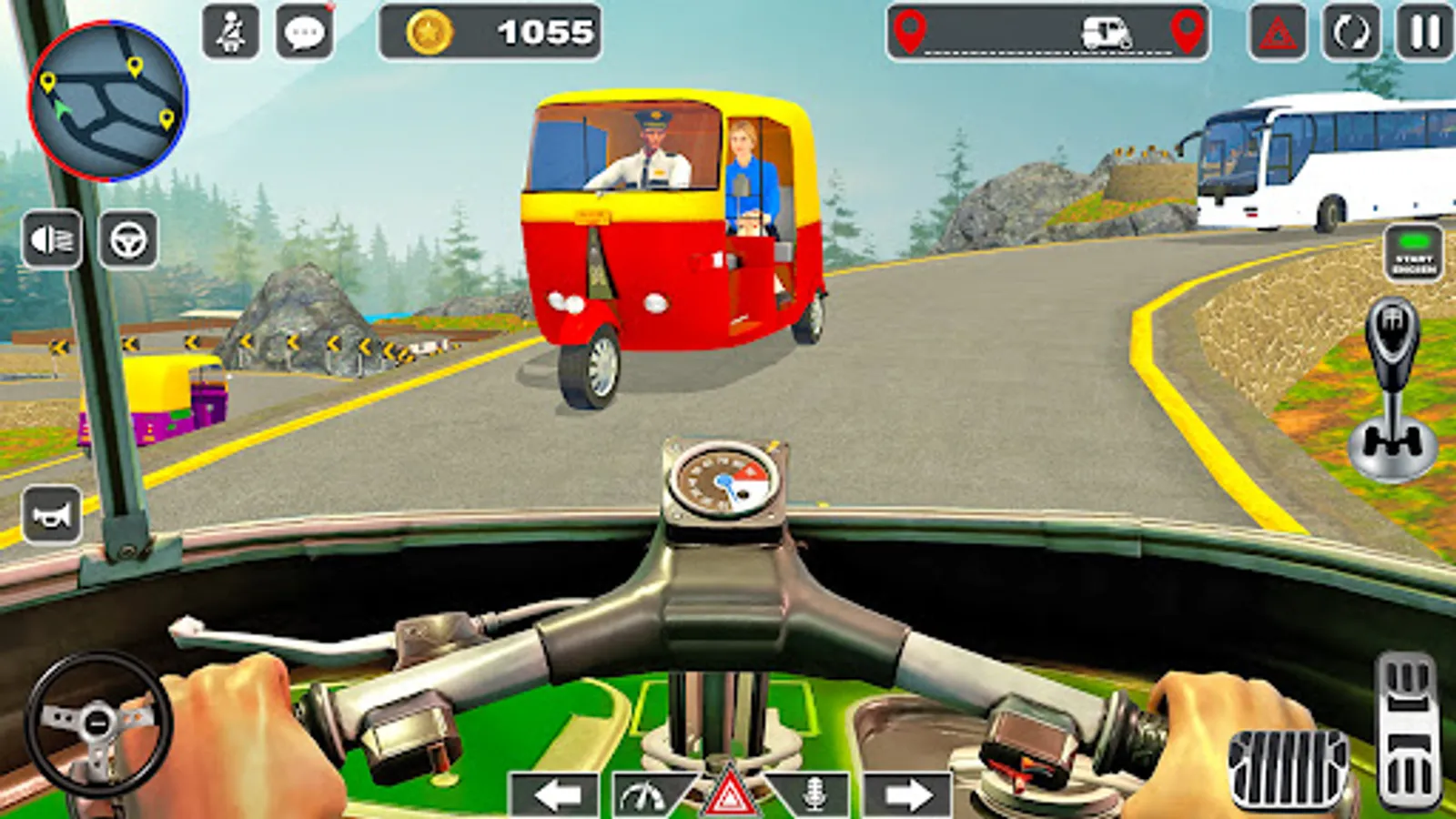Honk the horn
Viewport: 1456px width, 819px height.
52,515
